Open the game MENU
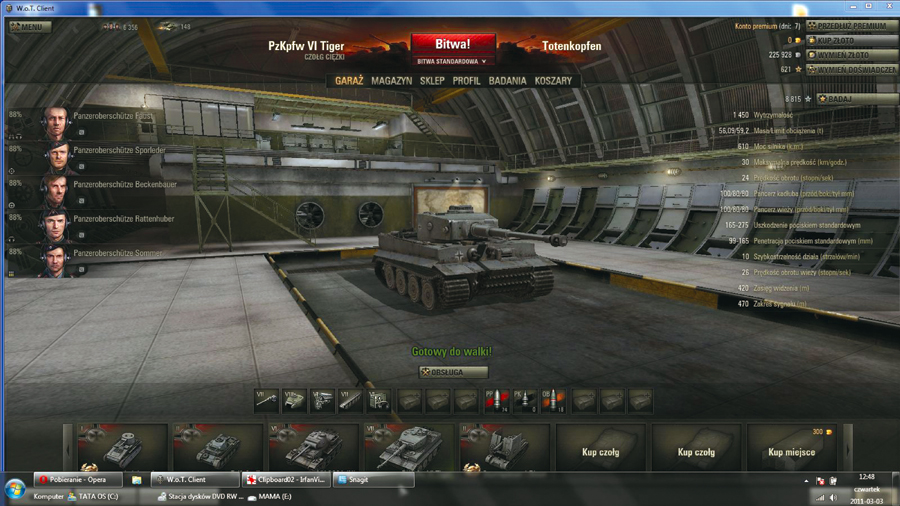 tap(30, 27)
